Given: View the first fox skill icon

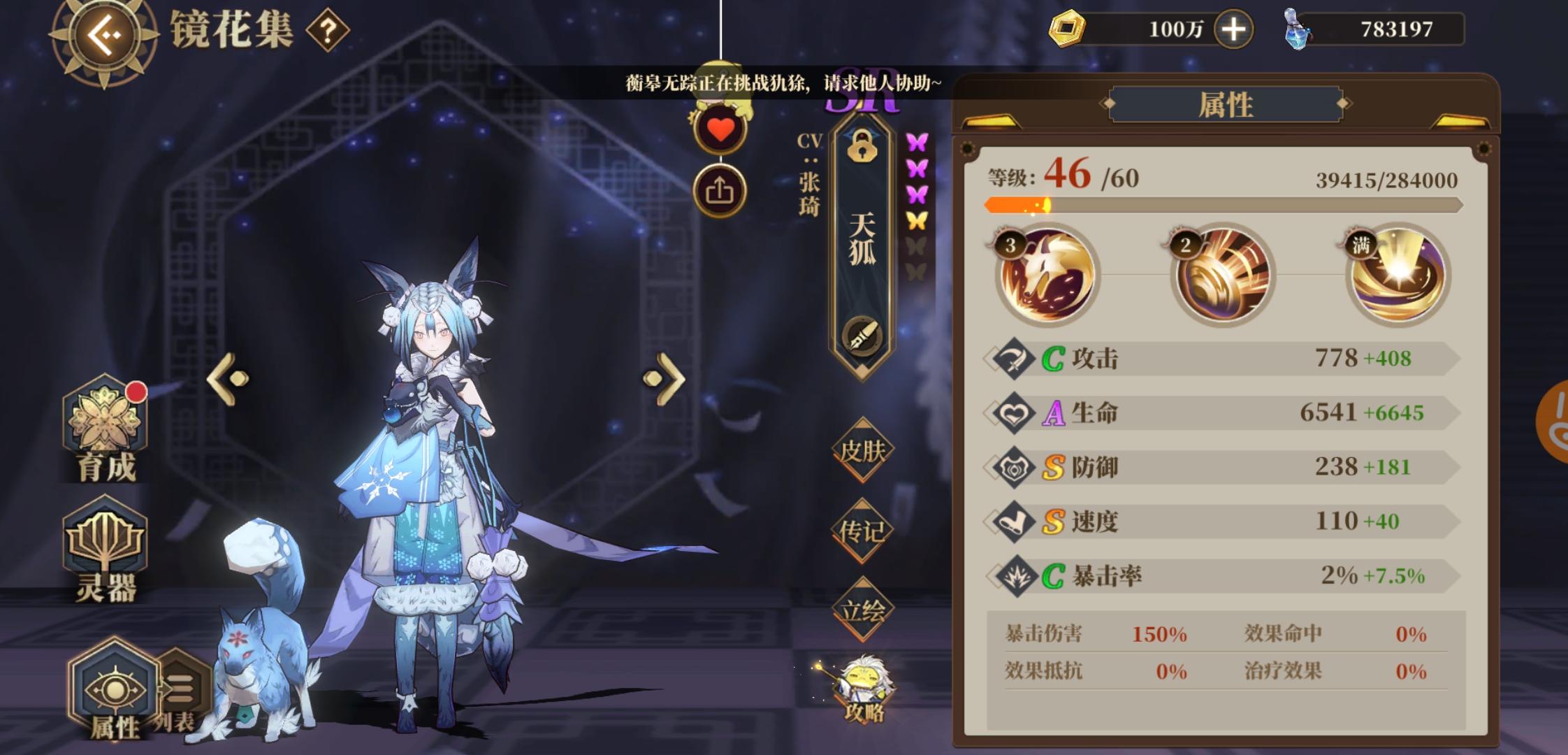Looking at the screenshot, I should coord(1046,276).
